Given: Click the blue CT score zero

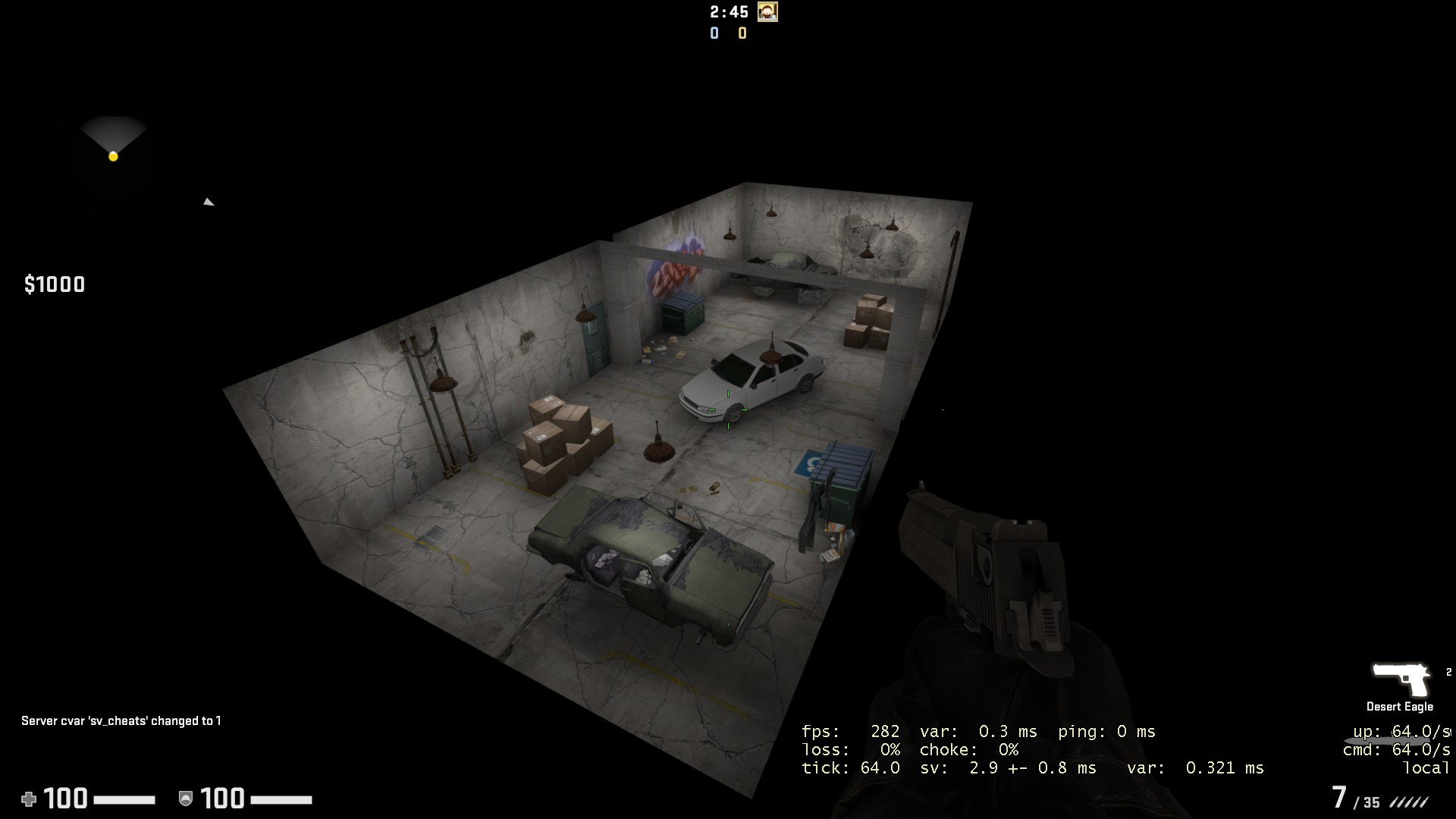Looking at the screenshot, I should (x=714, y=33).
